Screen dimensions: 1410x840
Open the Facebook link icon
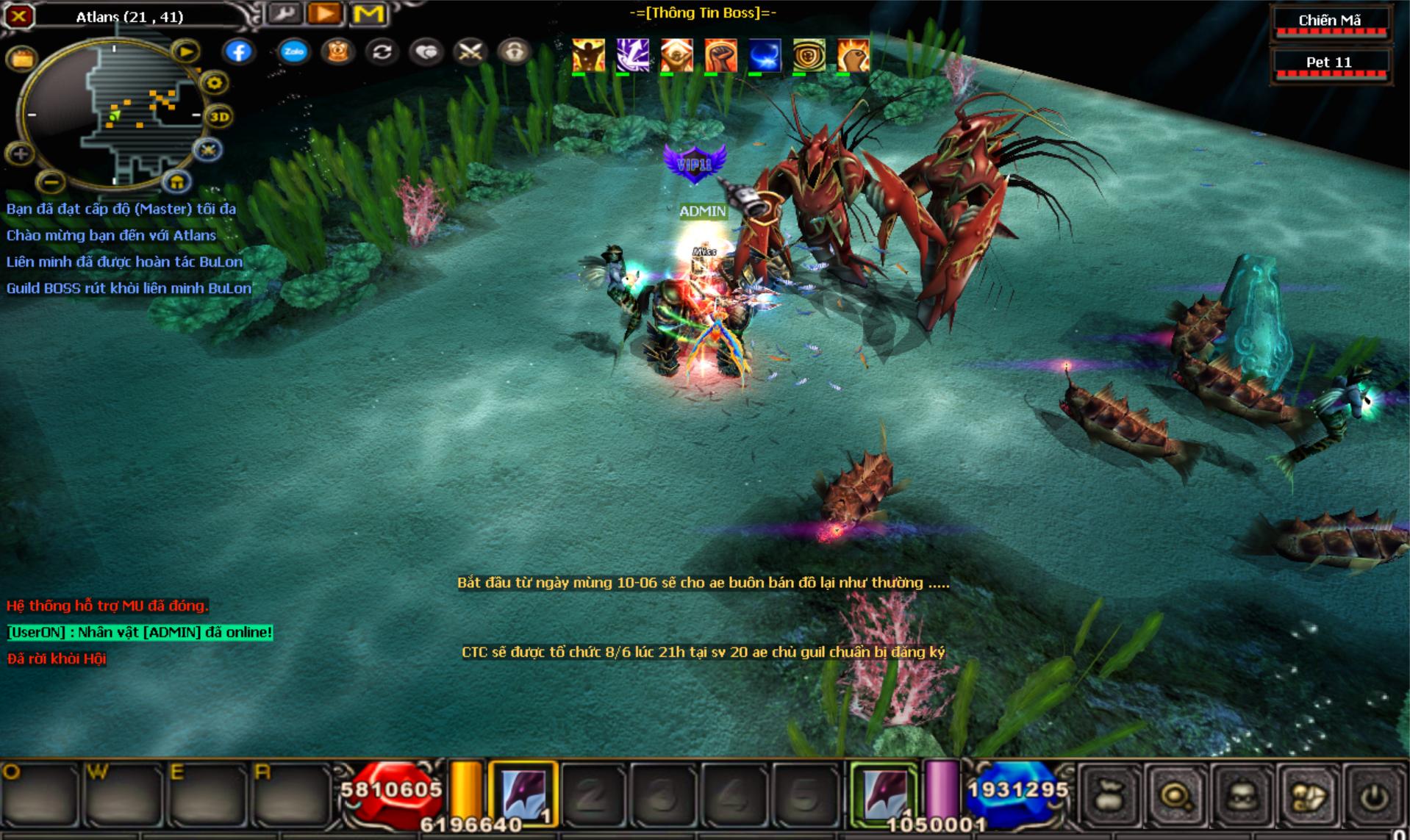point(238,51)
